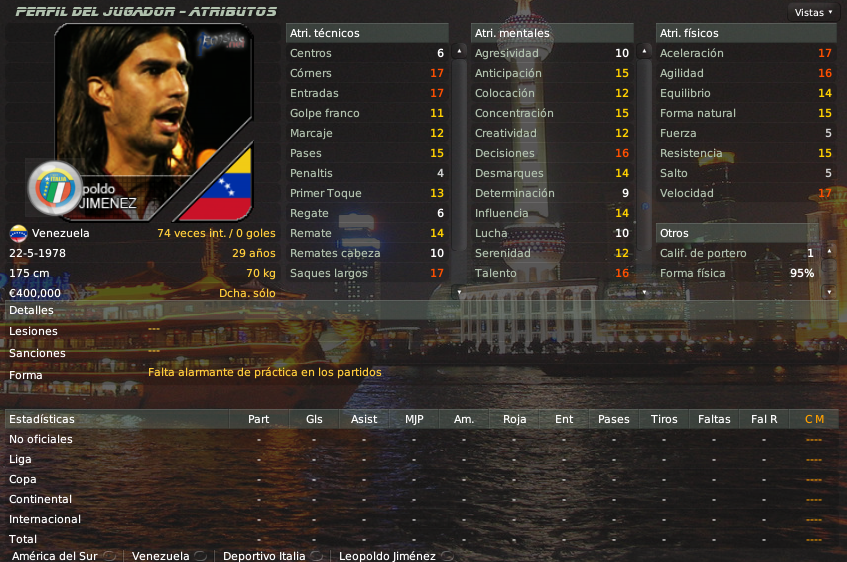
Task: Open the Venezuela breadcrumb link
Action: point(160,556)
